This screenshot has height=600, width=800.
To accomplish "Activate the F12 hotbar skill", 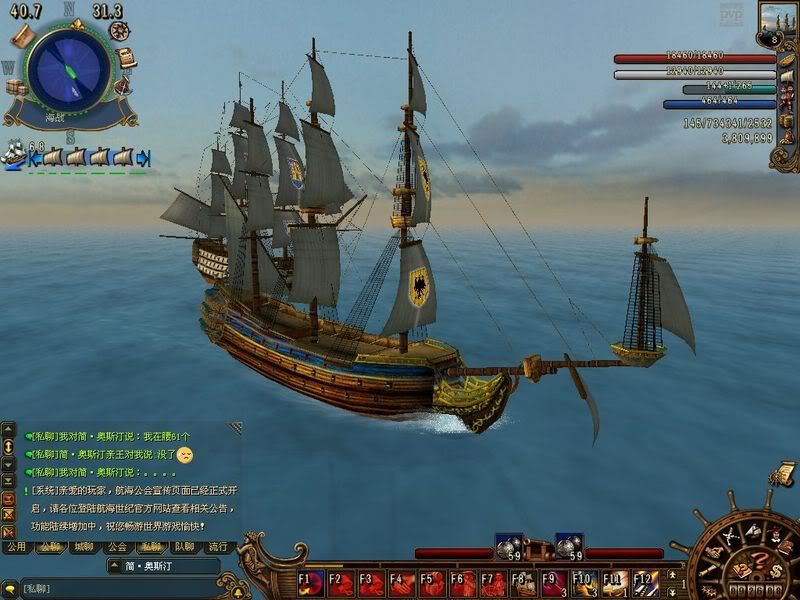I will [645, 582].
